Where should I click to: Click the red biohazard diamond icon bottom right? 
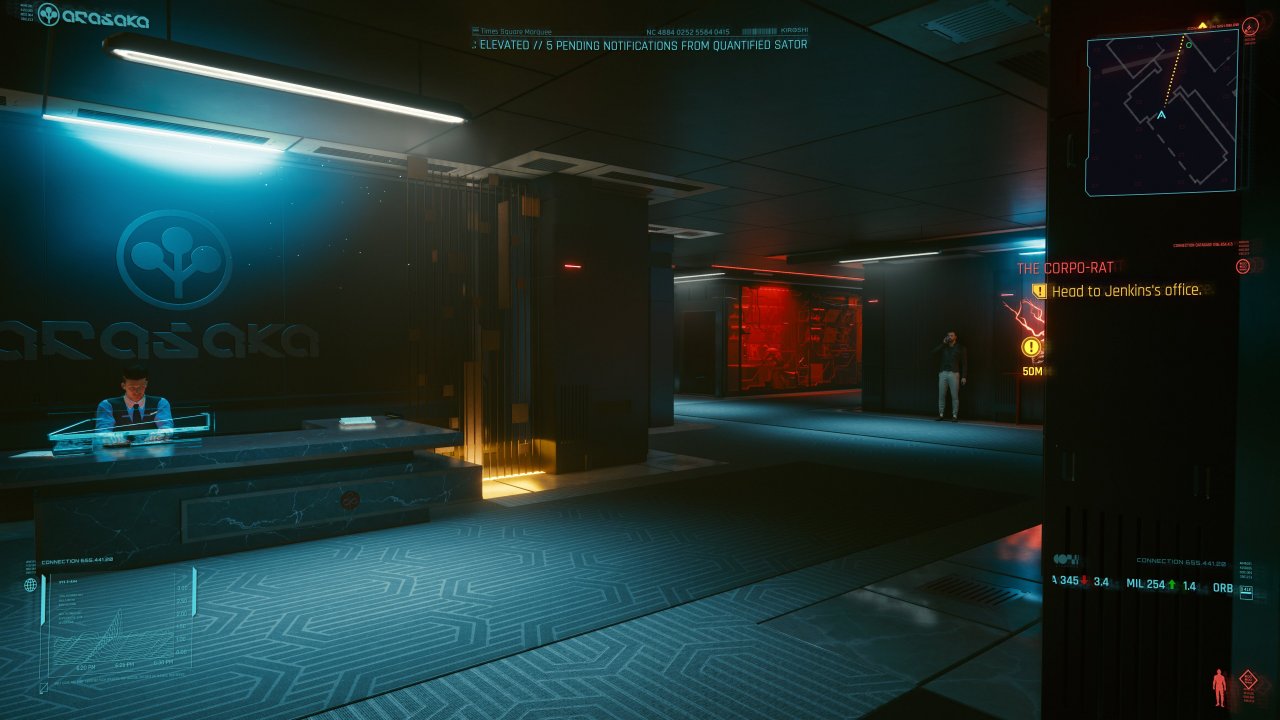pyautogui.click(x=1248, y=679)
